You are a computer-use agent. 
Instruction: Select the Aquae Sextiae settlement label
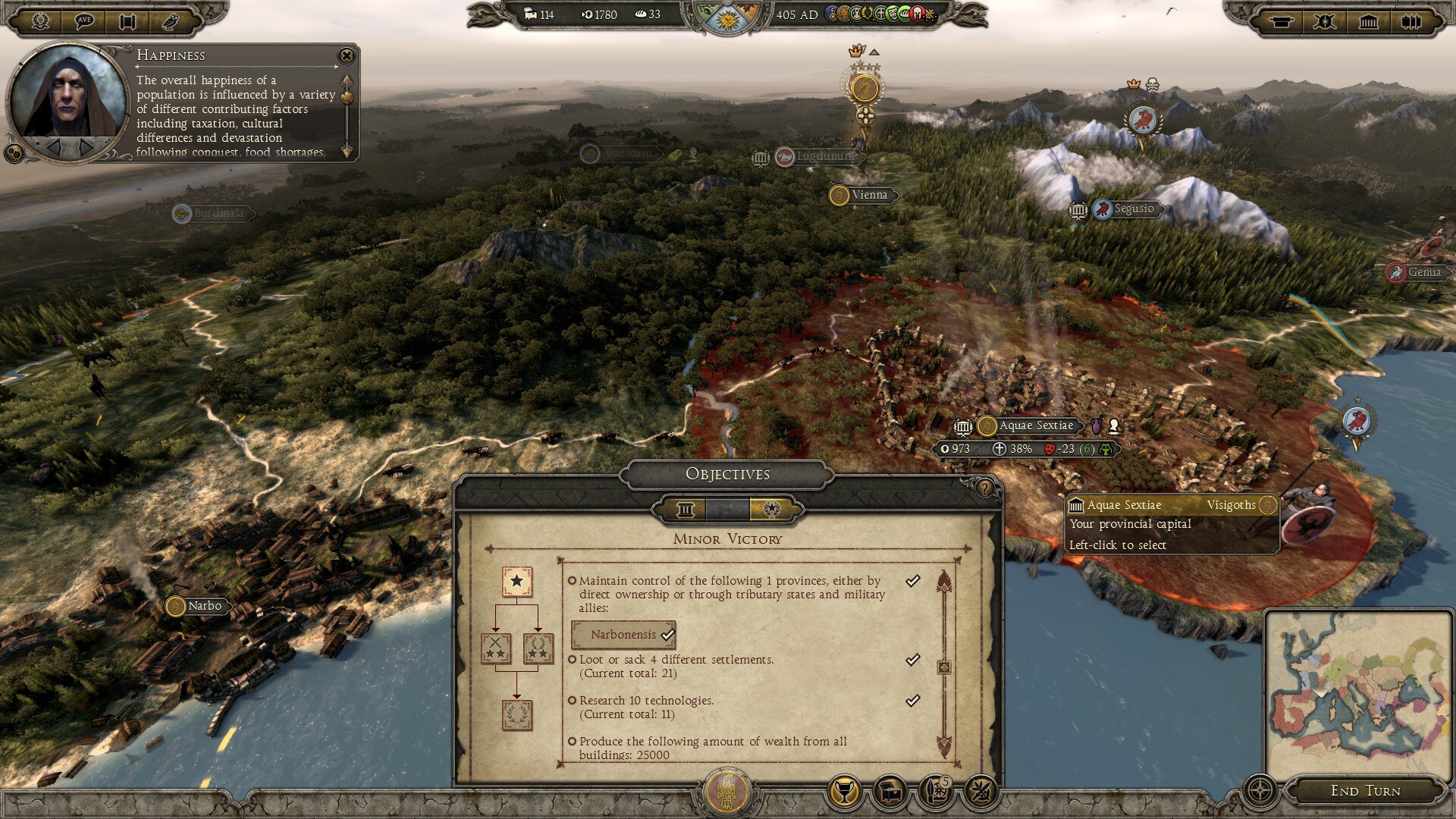pyautogui.click(x=1035, y=426)
